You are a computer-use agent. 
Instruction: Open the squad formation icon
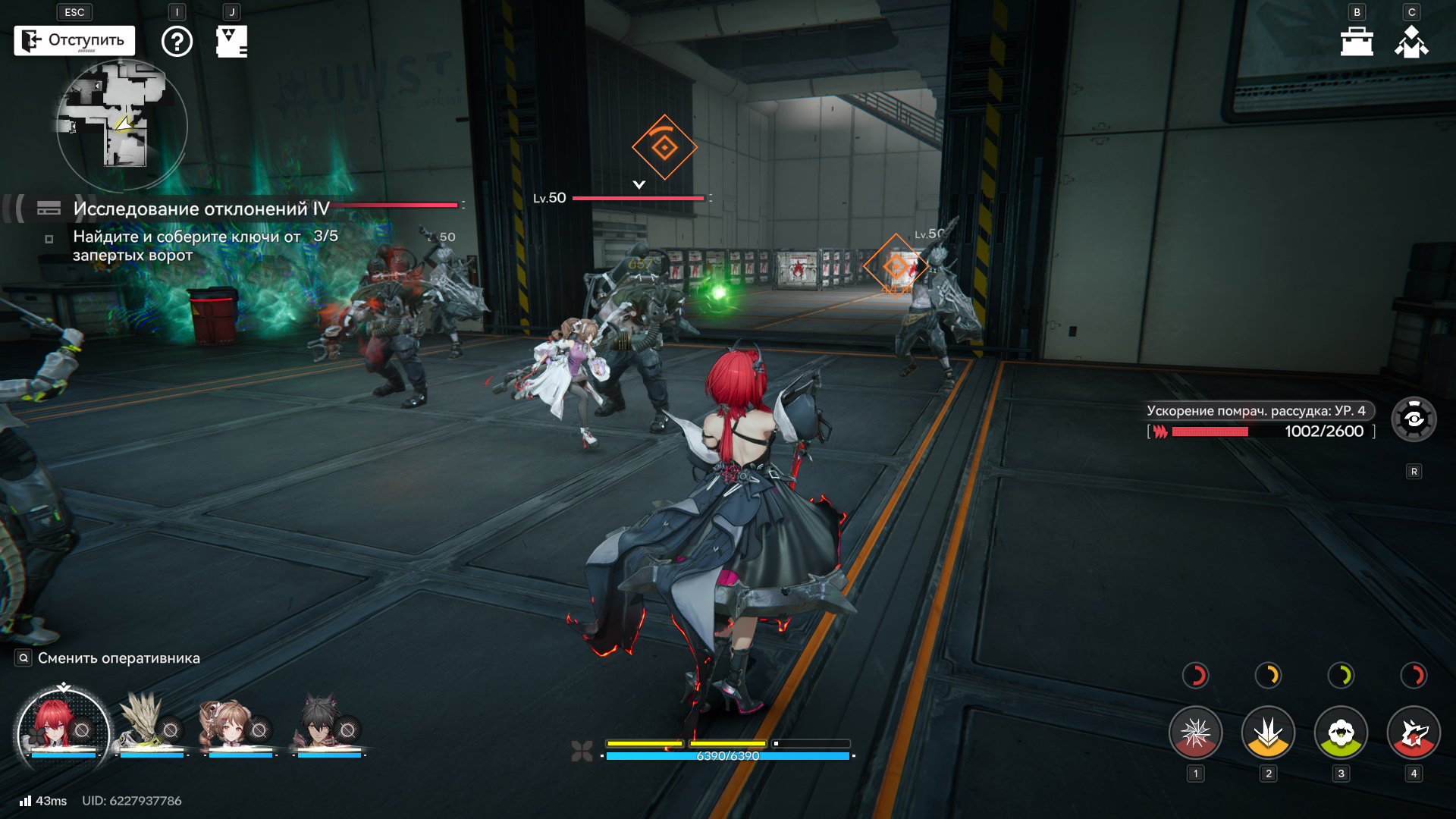tap(1411, 42)
